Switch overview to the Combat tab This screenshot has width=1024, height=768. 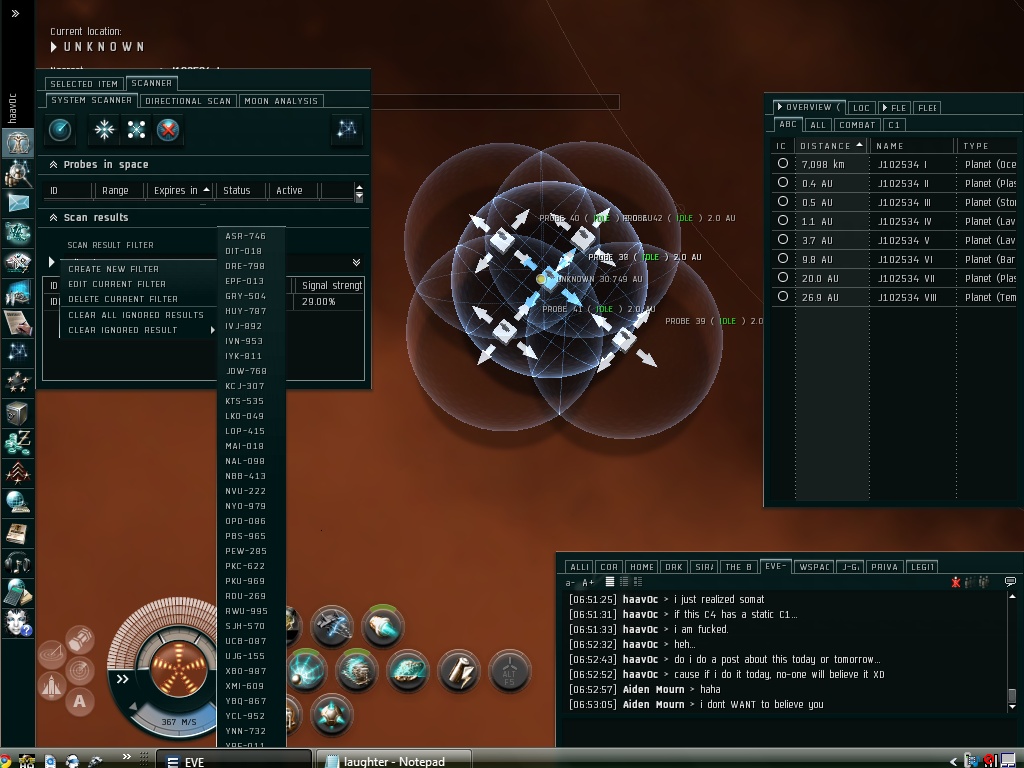click(857, 125)
